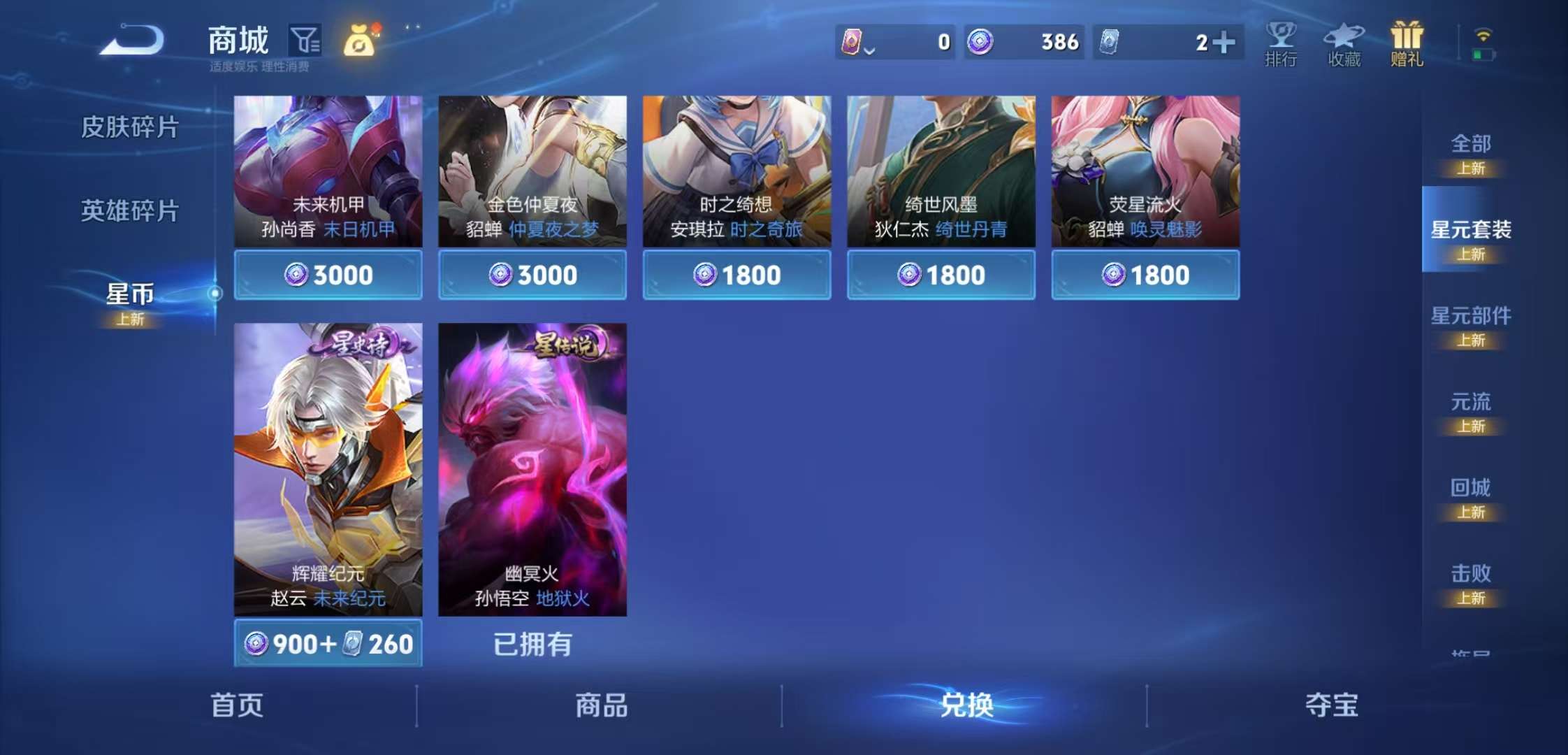Purchase 时之绮想 for 1800 coins

click(x=736, y=275)
